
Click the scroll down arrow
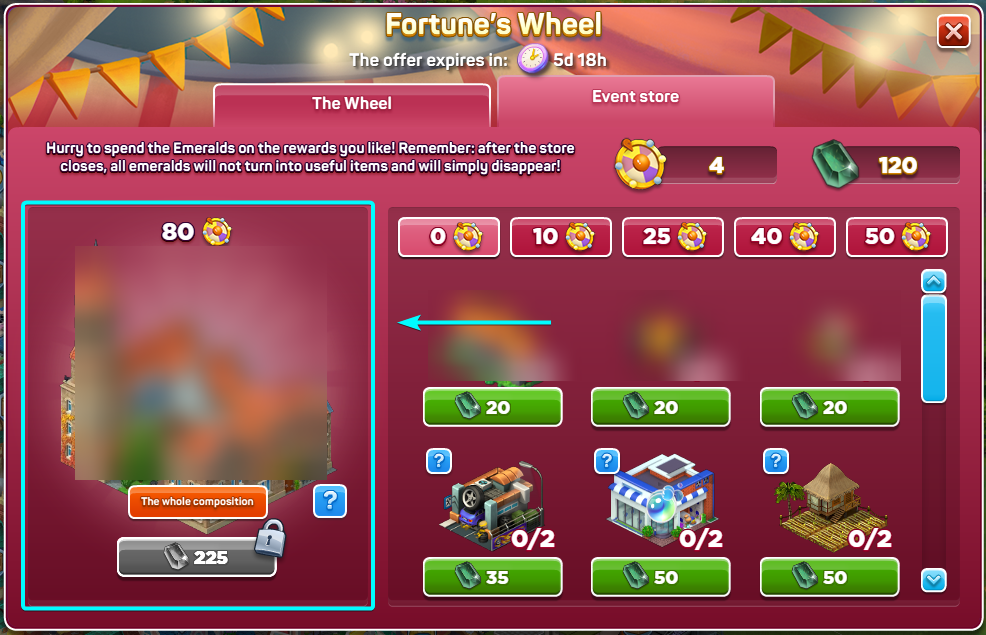tap(933, 579)
